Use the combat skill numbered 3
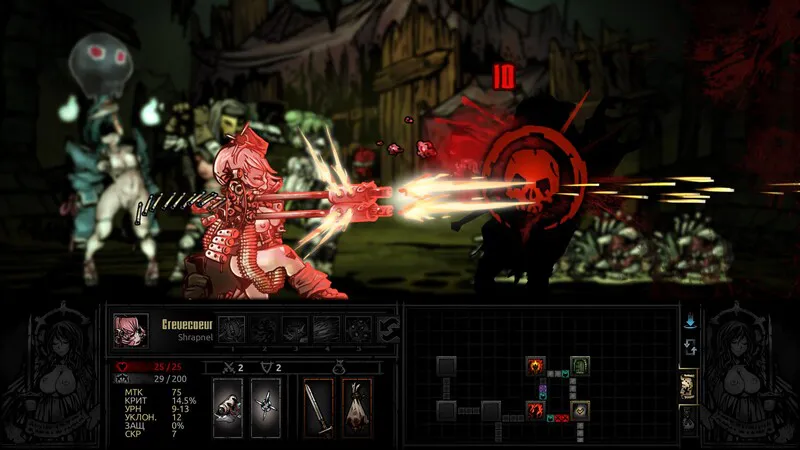This screenshot has width=800, height=450. point(296,328)
